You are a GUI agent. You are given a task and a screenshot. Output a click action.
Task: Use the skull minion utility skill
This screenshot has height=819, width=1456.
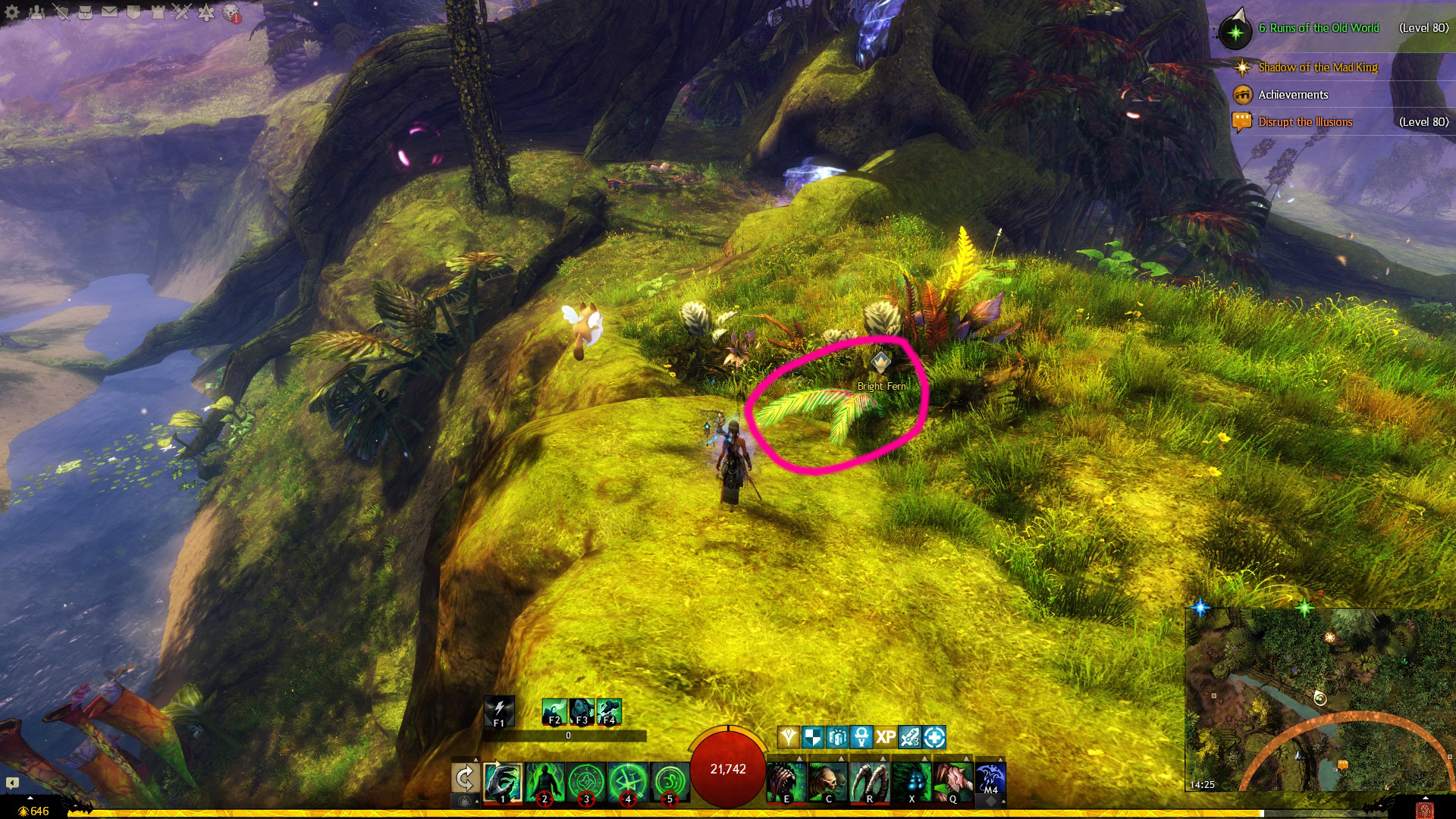[x=827, y=782]
